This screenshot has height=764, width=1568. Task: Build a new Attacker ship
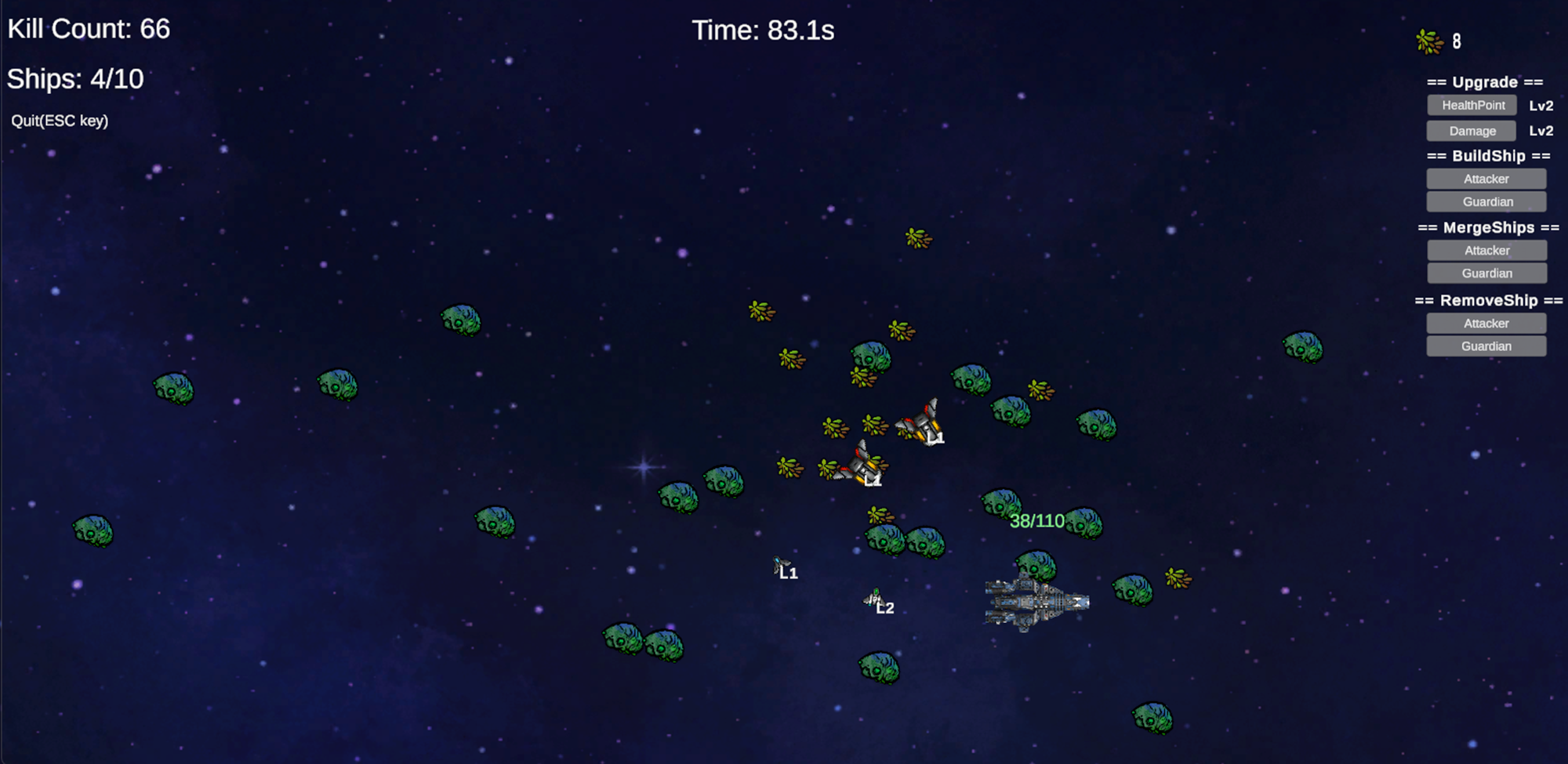(1486, 179)
